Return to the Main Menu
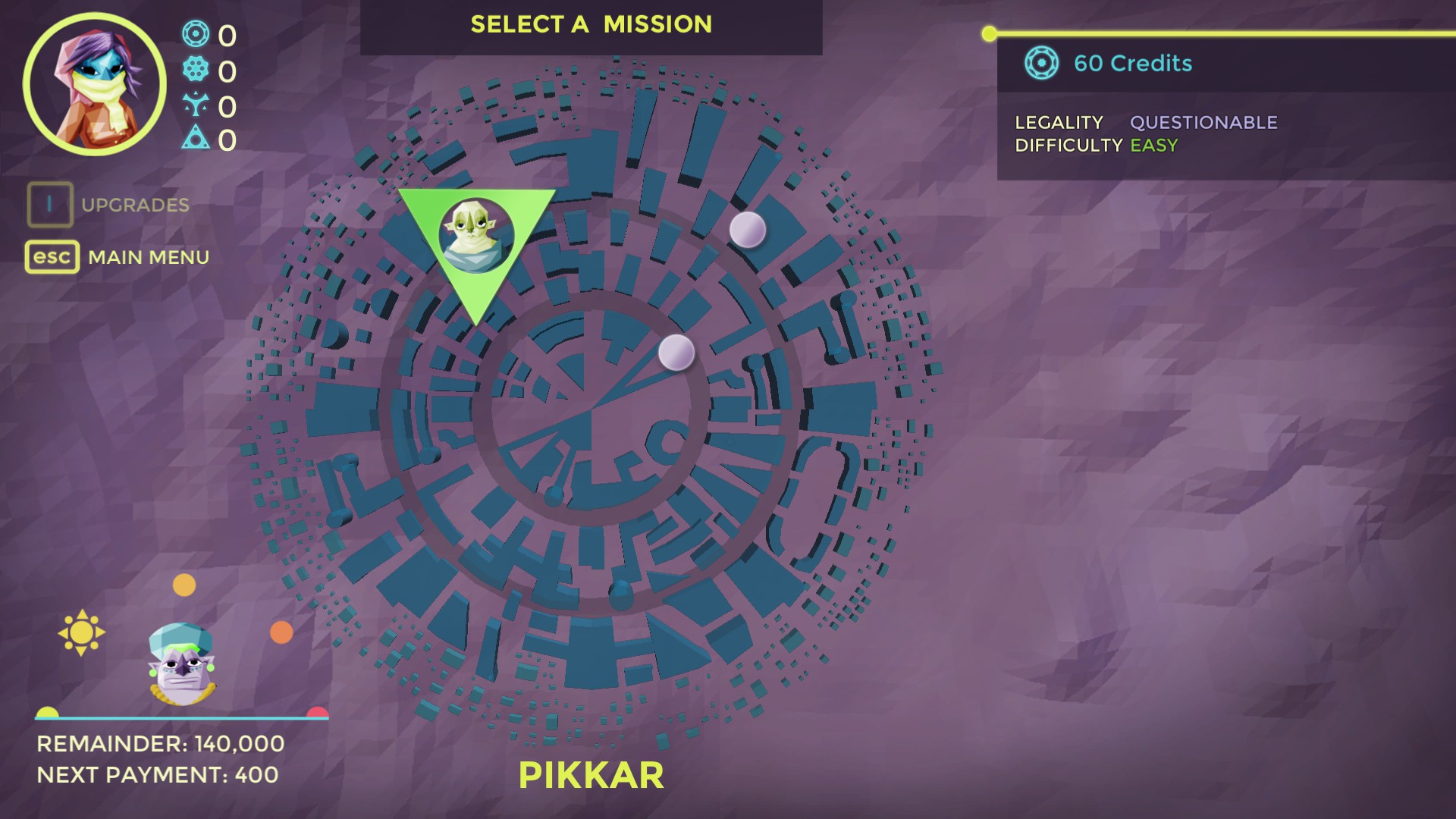Screen dimensions: 1456x819 tap(118, 257)
